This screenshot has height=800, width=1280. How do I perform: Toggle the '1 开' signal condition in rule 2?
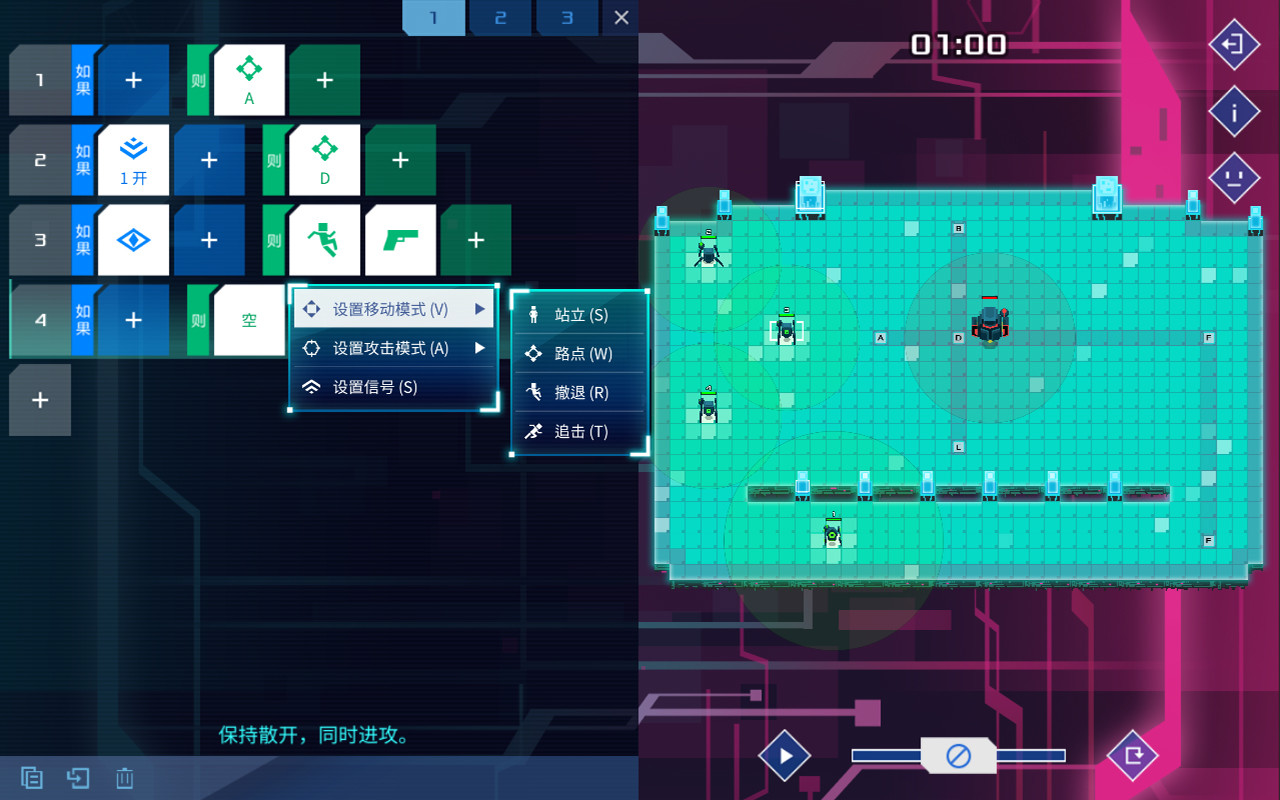133,159
